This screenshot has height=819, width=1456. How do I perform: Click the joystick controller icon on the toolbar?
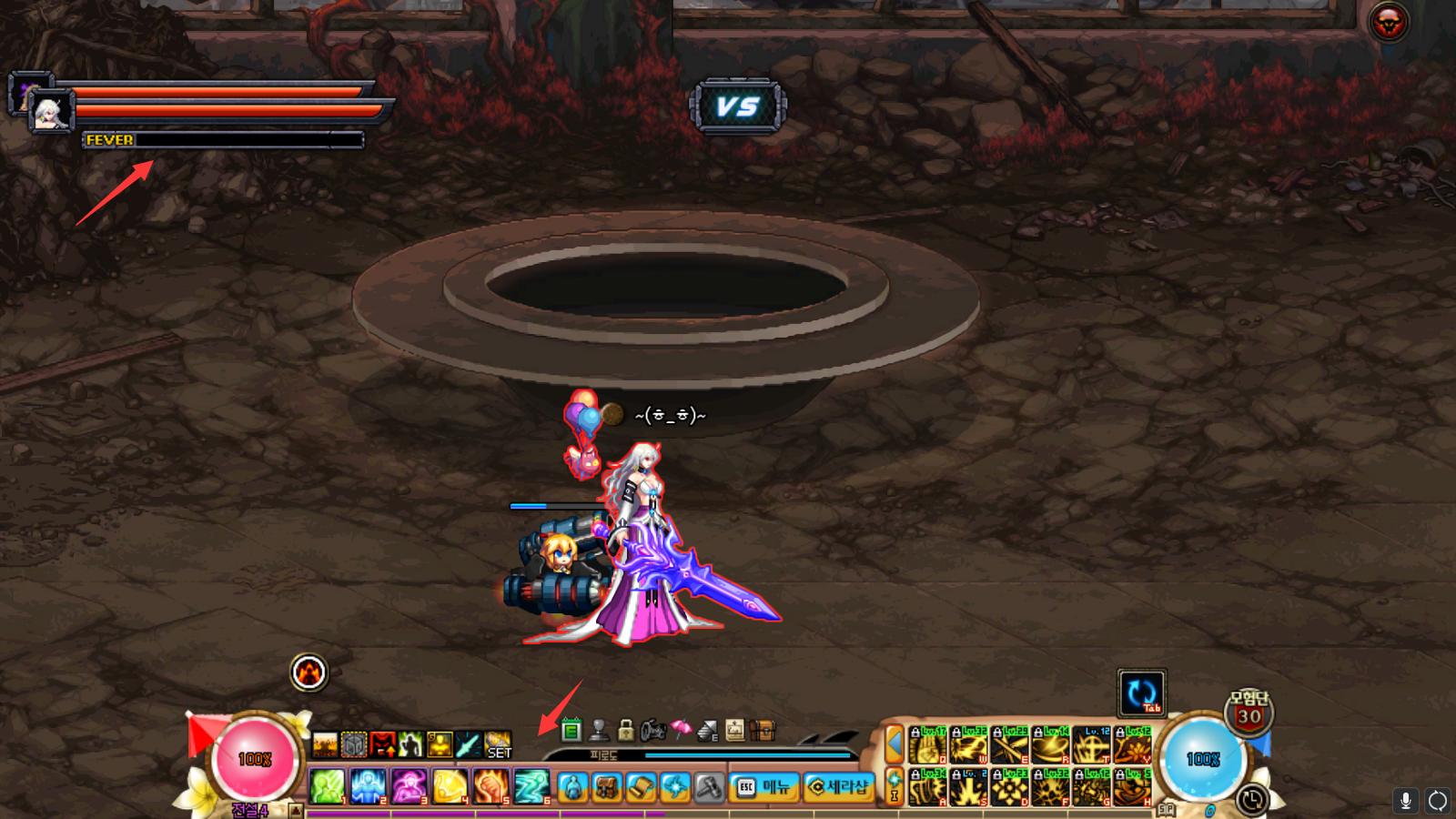[x=598, y=731]
